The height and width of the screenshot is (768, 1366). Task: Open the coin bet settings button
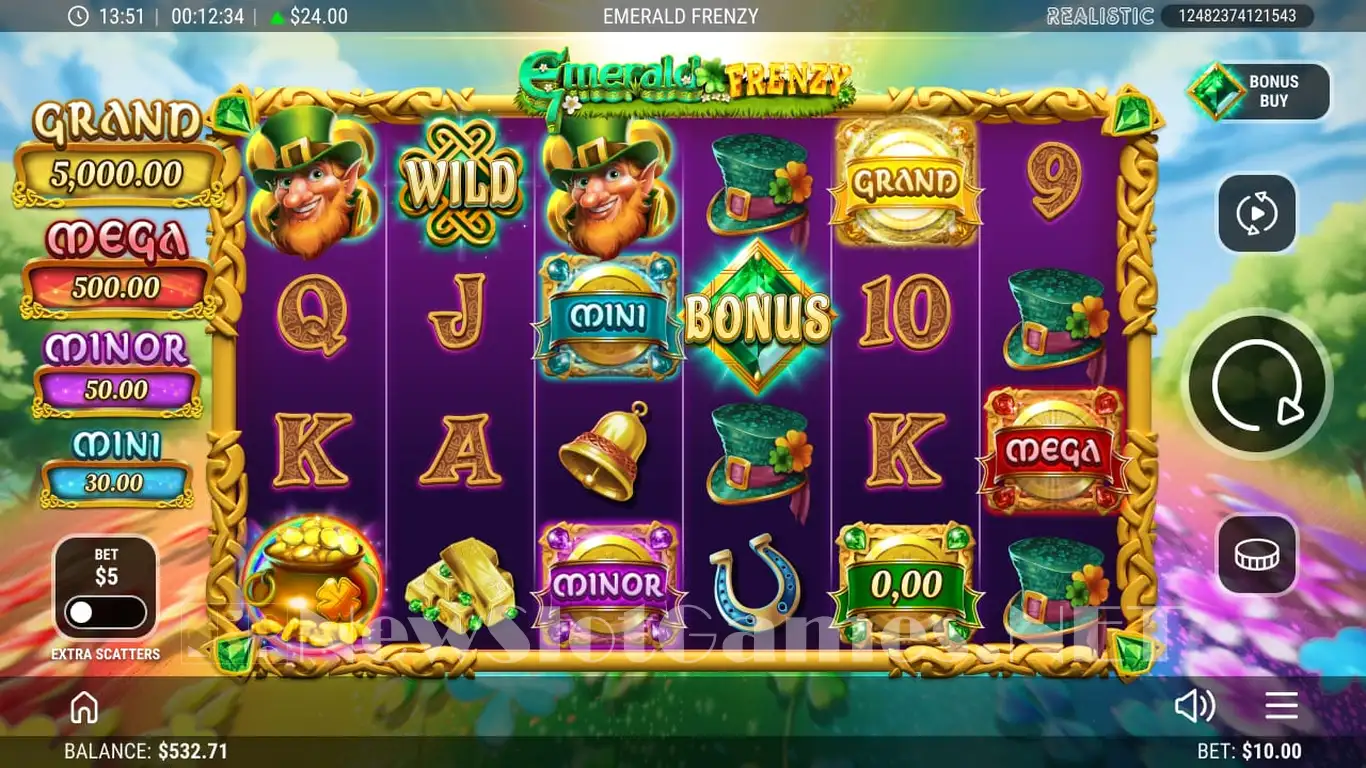[x=1257, y=555]
